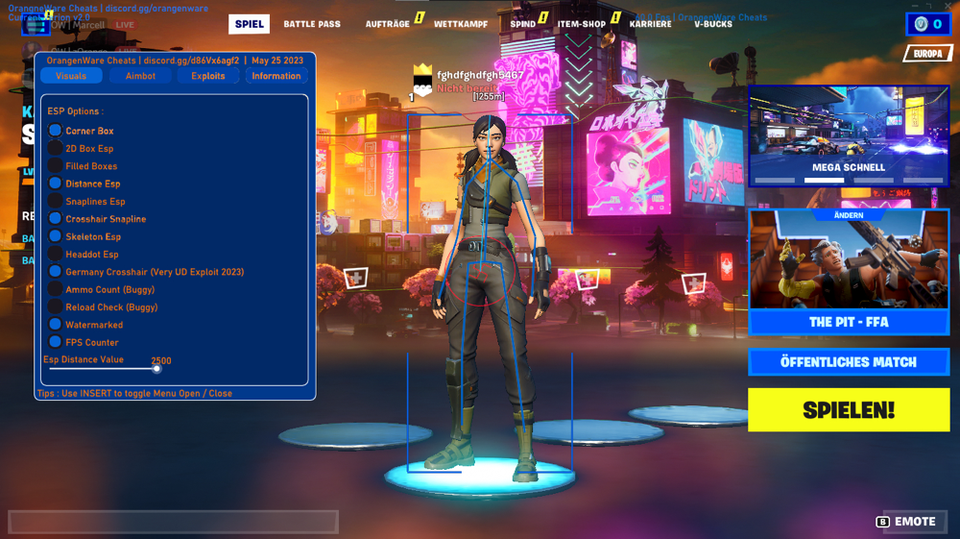
Task: Switch to the BATTLE PASS tab
Action: click(x=311, y=24)
